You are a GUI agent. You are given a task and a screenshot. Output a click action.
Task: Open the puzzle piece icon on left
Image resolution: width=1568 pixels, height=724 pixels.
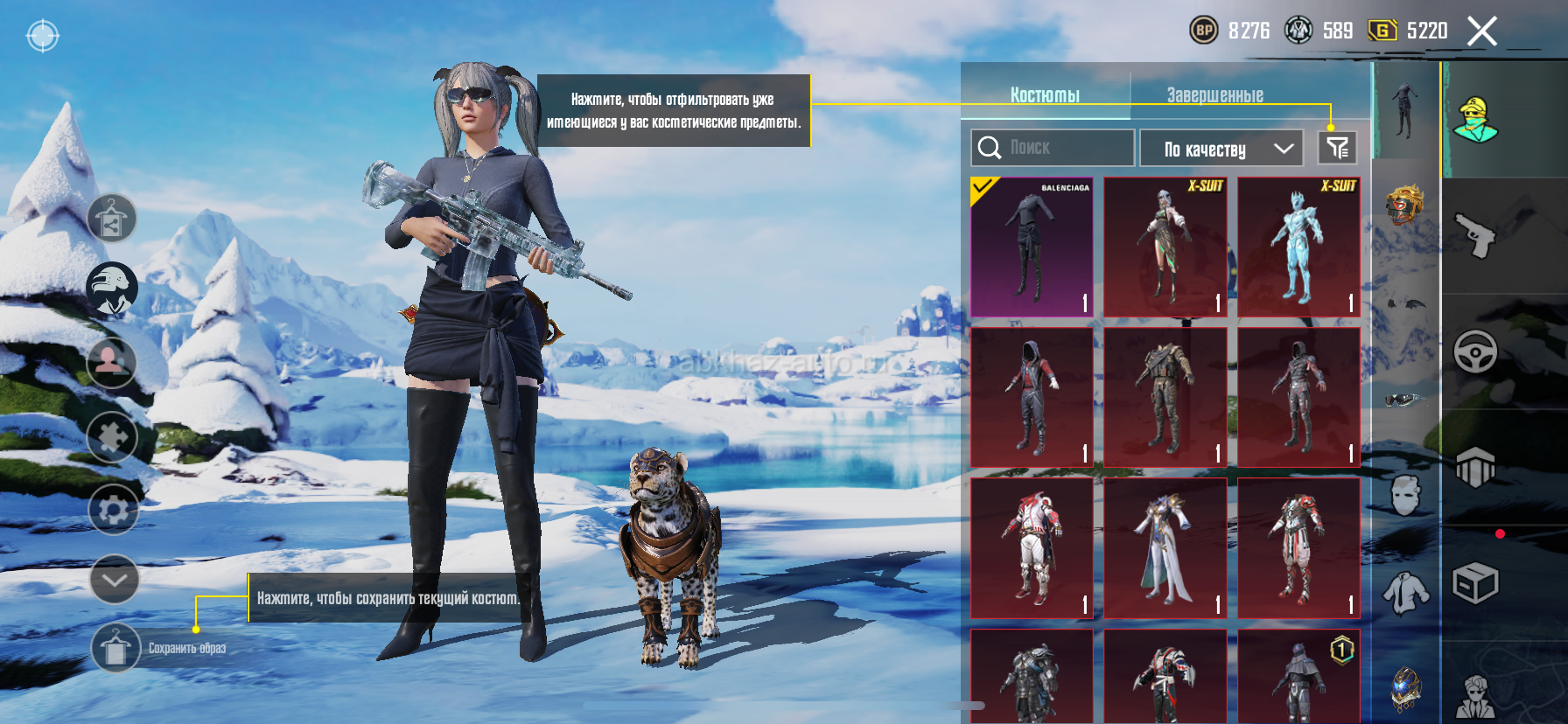pos(112,436)
